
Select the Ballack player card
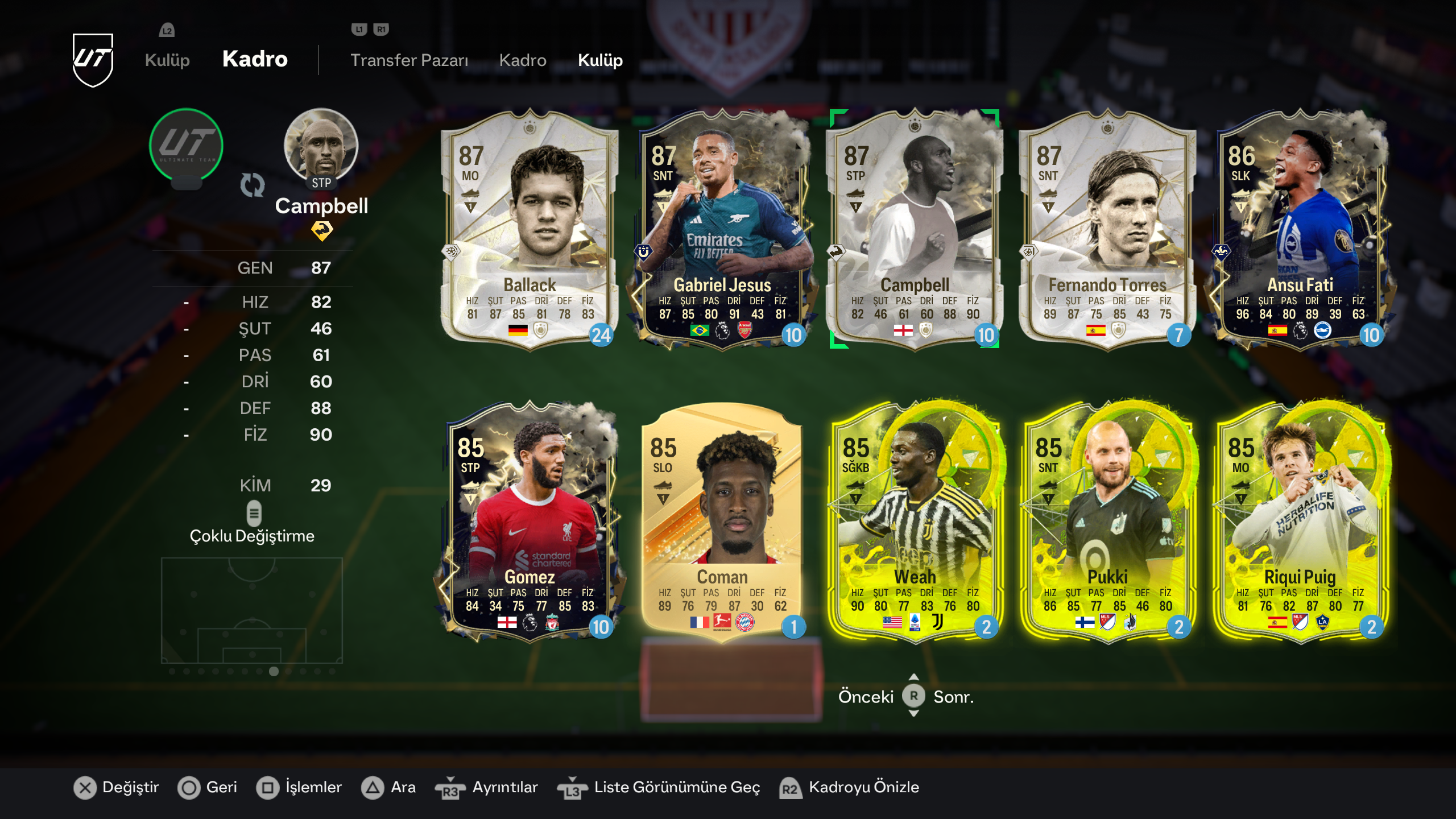click(x=529, y=227)
